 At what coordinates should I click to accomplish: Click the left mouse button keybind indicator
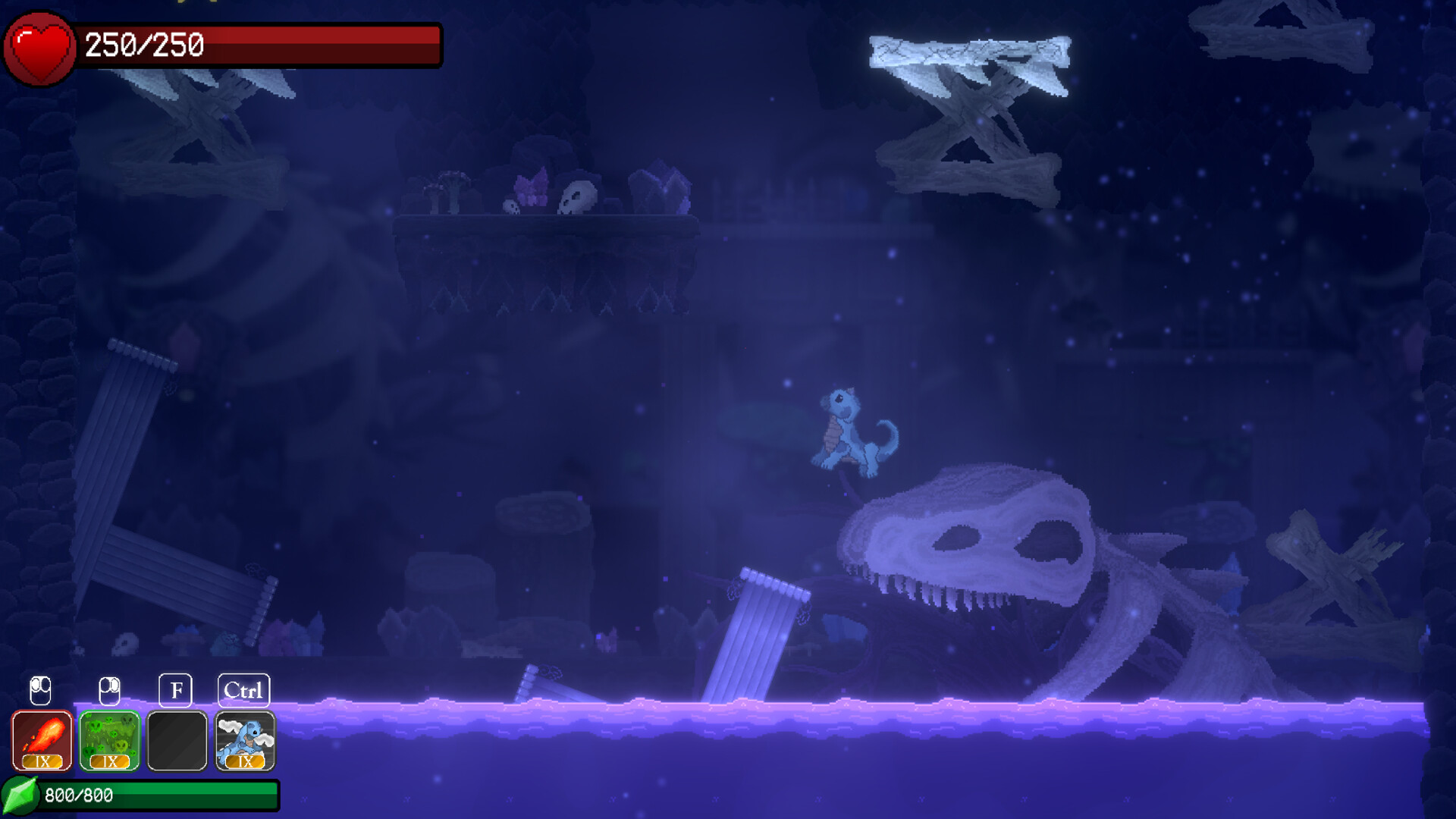[x=42, y=689]
